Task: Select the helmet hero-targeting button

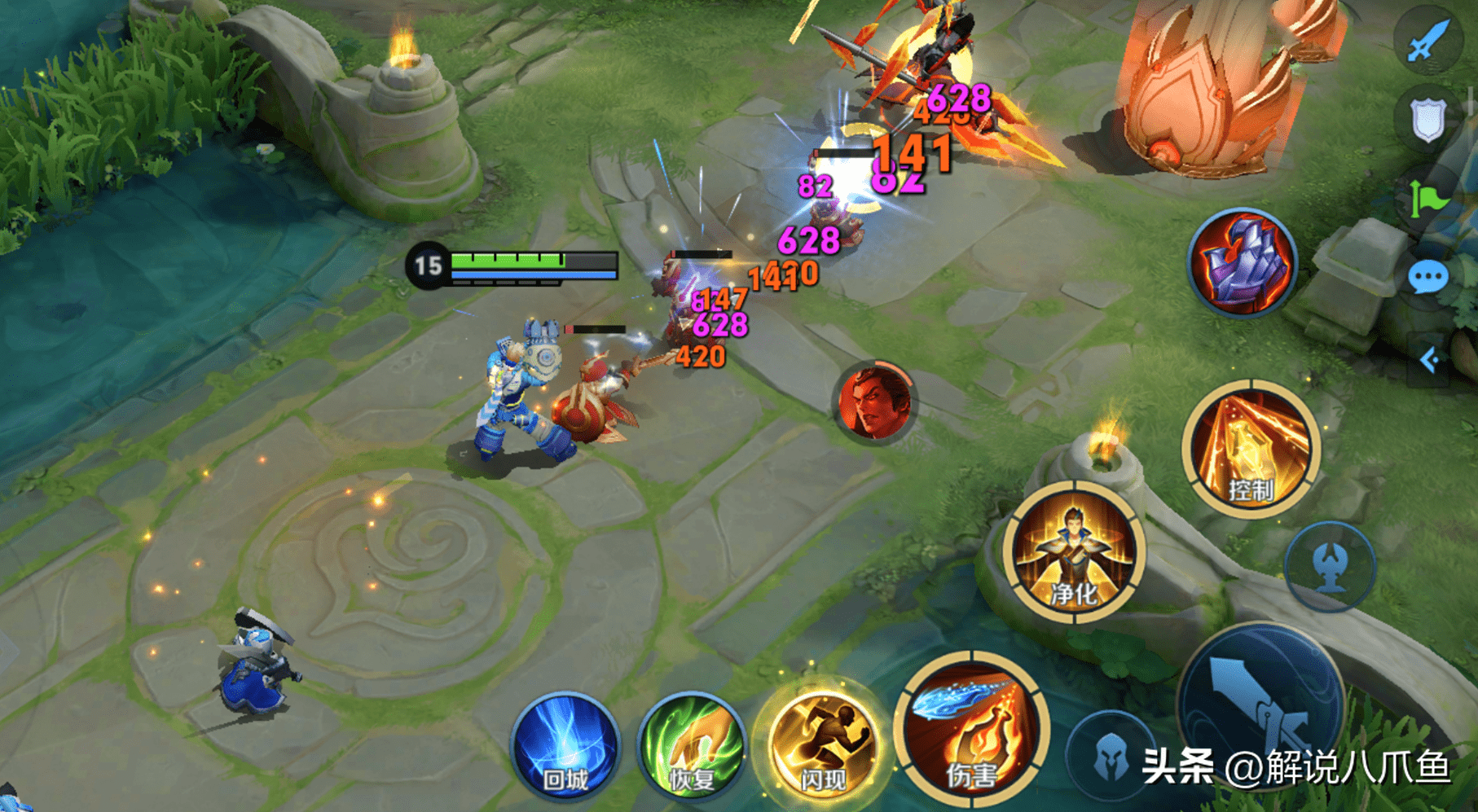Action: point(1111,757)
